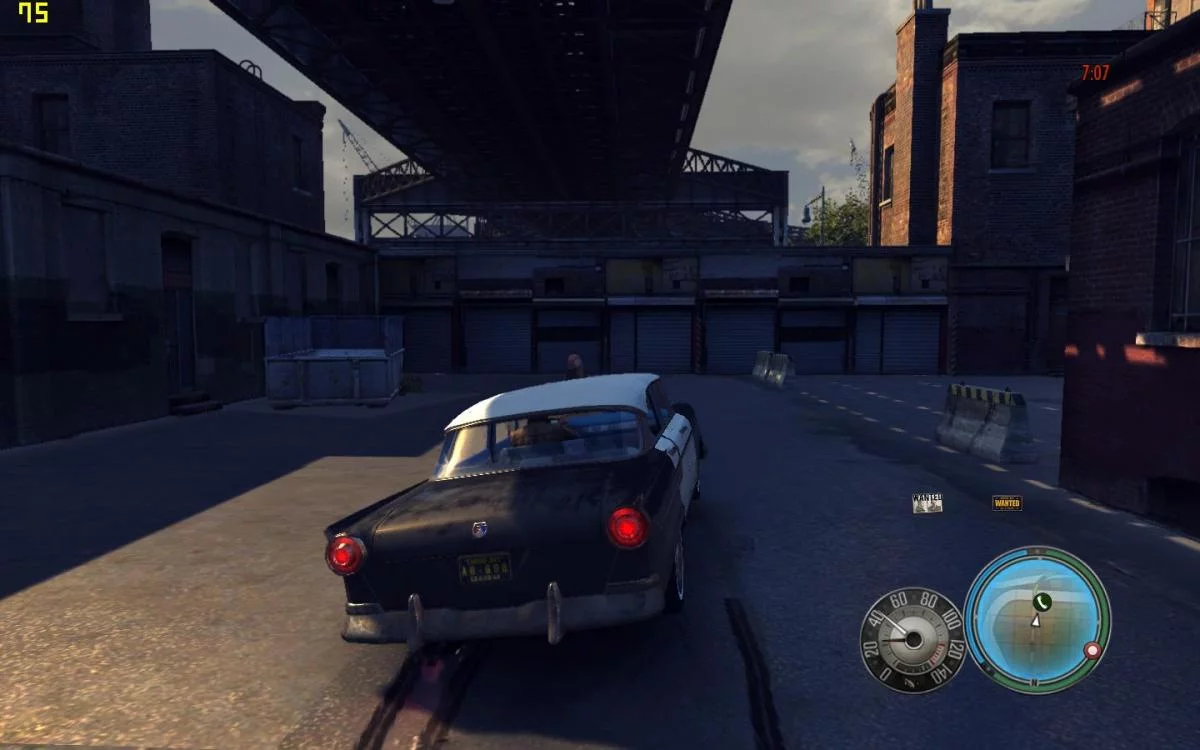The image size is (1200, 750).
Task: Click the red objective marker on minimap
Action: (x=1092, y=650)
